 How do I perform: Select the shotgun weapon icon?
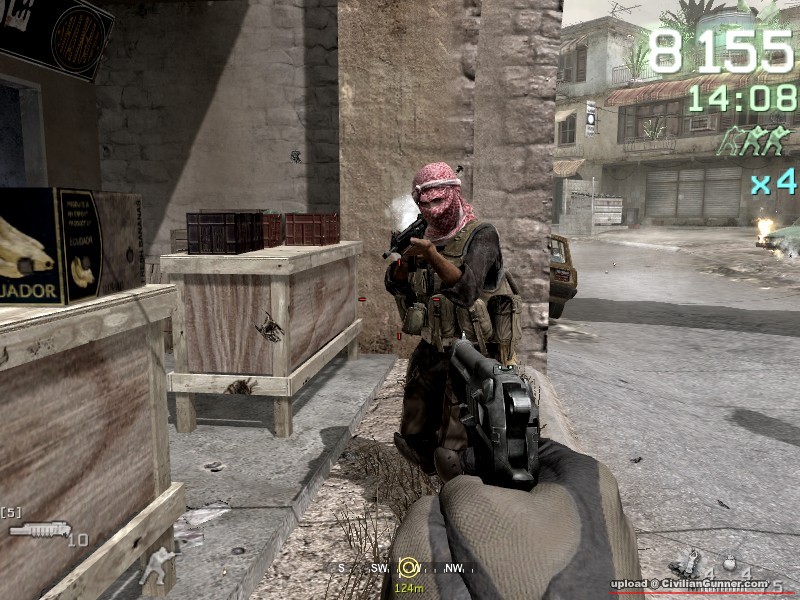click(x=41, y=529)
